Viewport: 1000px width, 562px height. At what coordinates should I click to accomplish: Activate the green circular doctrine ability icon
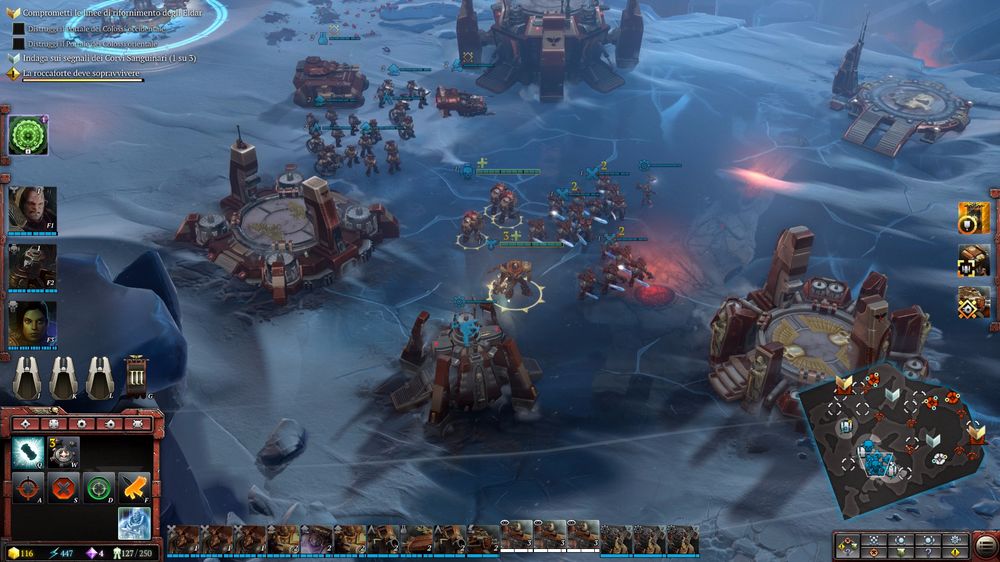click(x=27, y=135)
